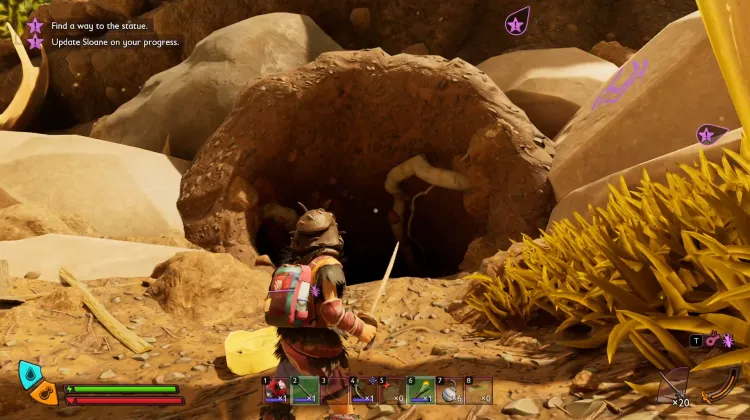Image resolution: width=750 pixels, height=420 pixels.
Task: Click the arrow ammo icon showing x20
Action: pos(675,387)
